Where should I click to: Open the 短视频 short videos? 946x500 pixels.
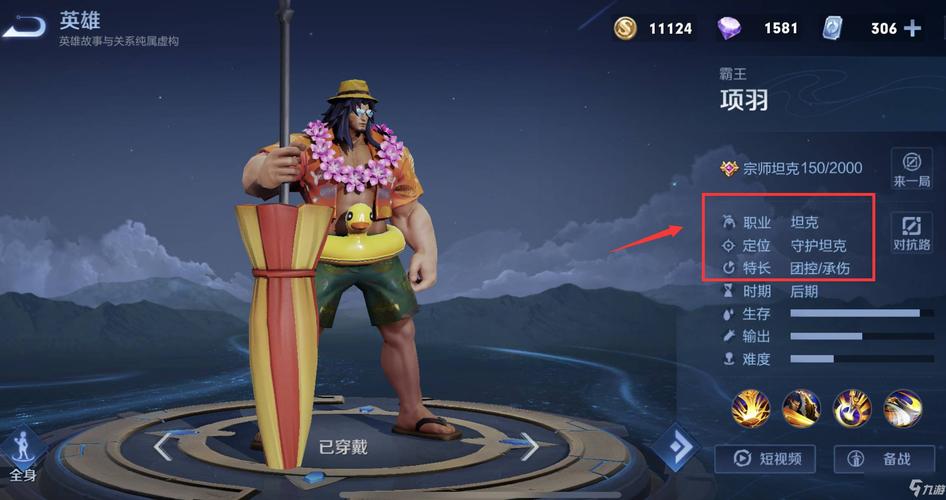[765, 459]
